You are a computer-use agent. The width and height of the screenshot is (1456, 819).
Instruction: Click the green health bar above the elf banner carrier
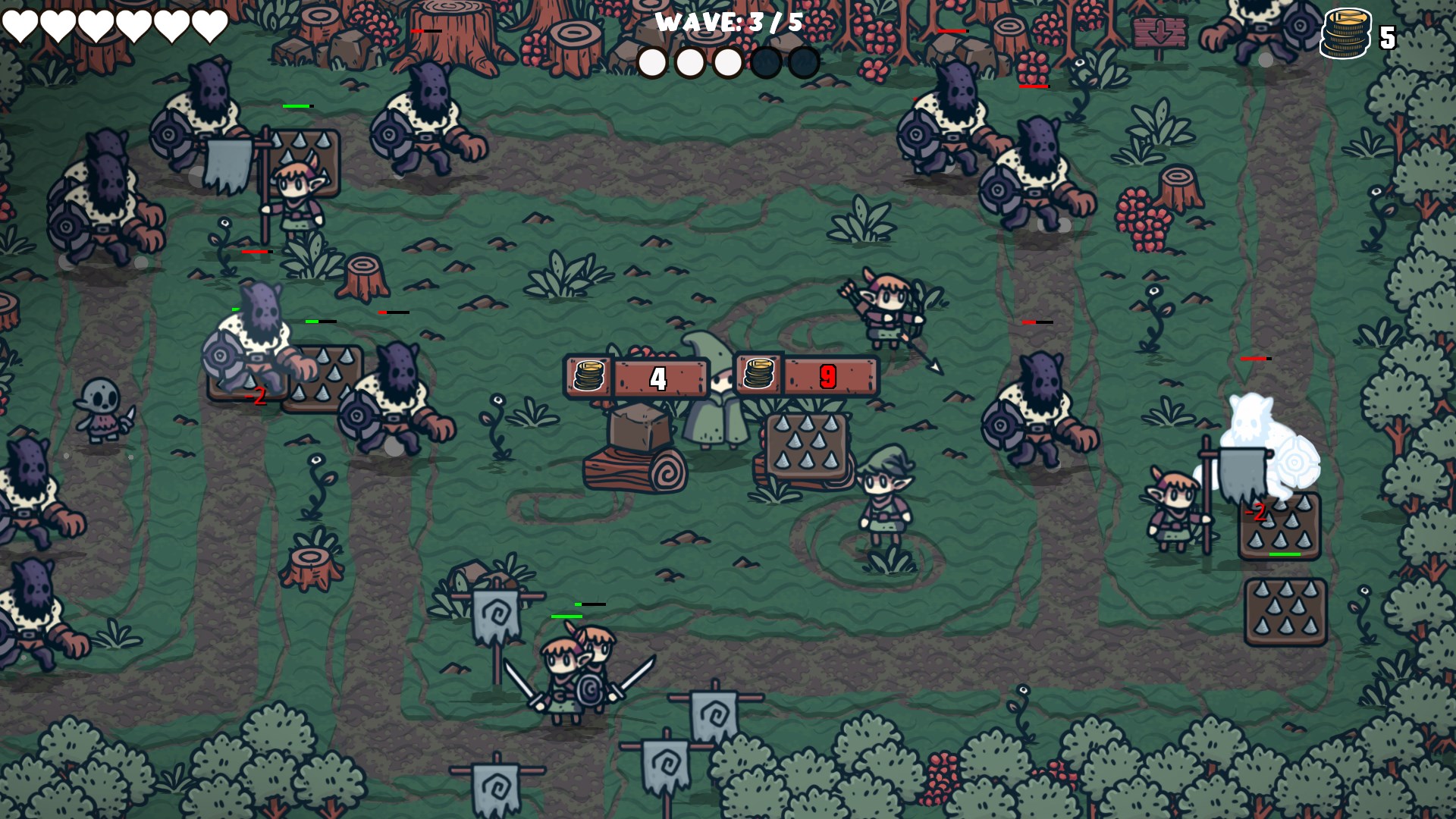point(296,106)
